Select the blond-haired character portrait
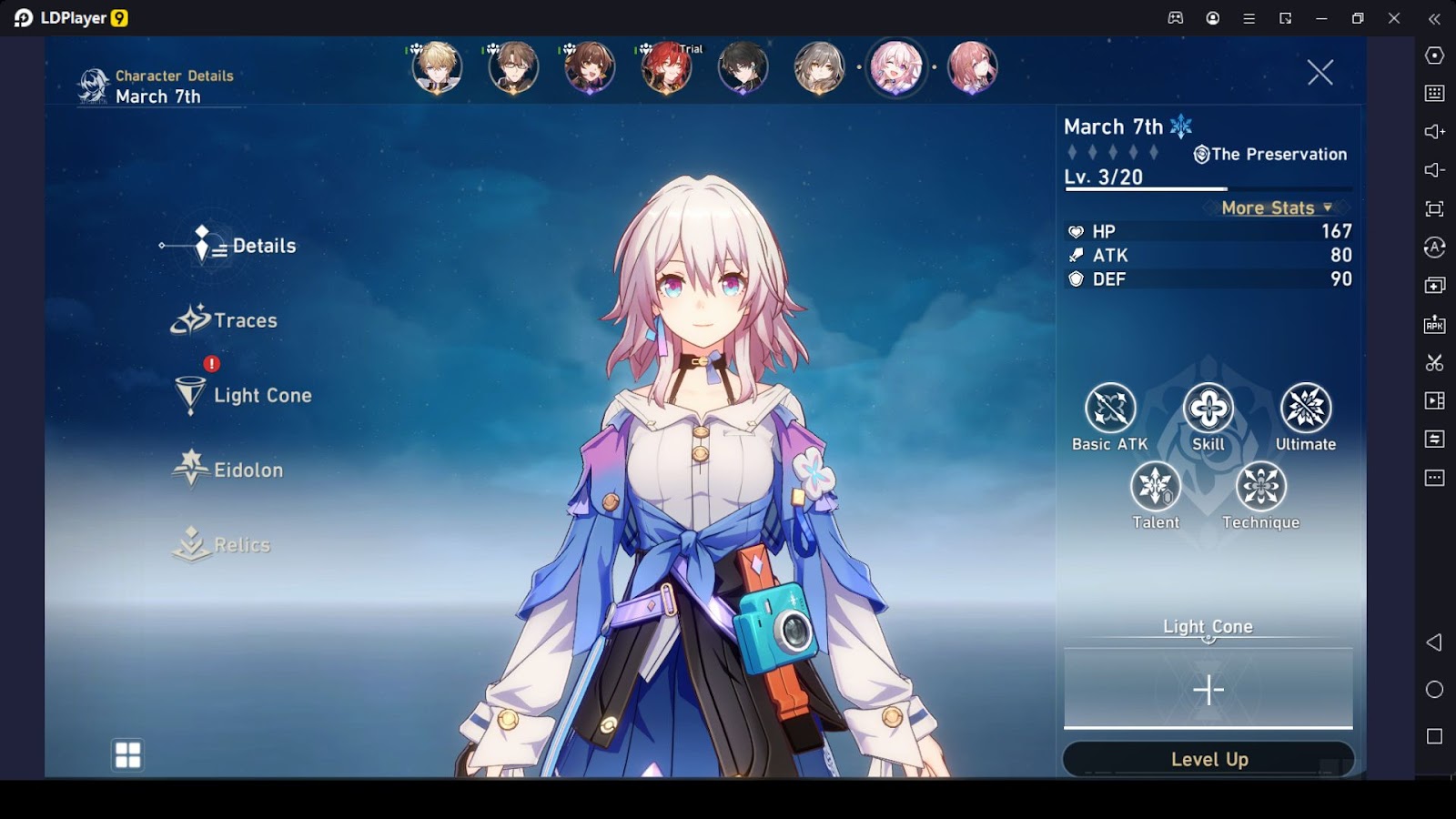Image resolution: width=1456 pixels, height=819 pixels. click(437, 67)
